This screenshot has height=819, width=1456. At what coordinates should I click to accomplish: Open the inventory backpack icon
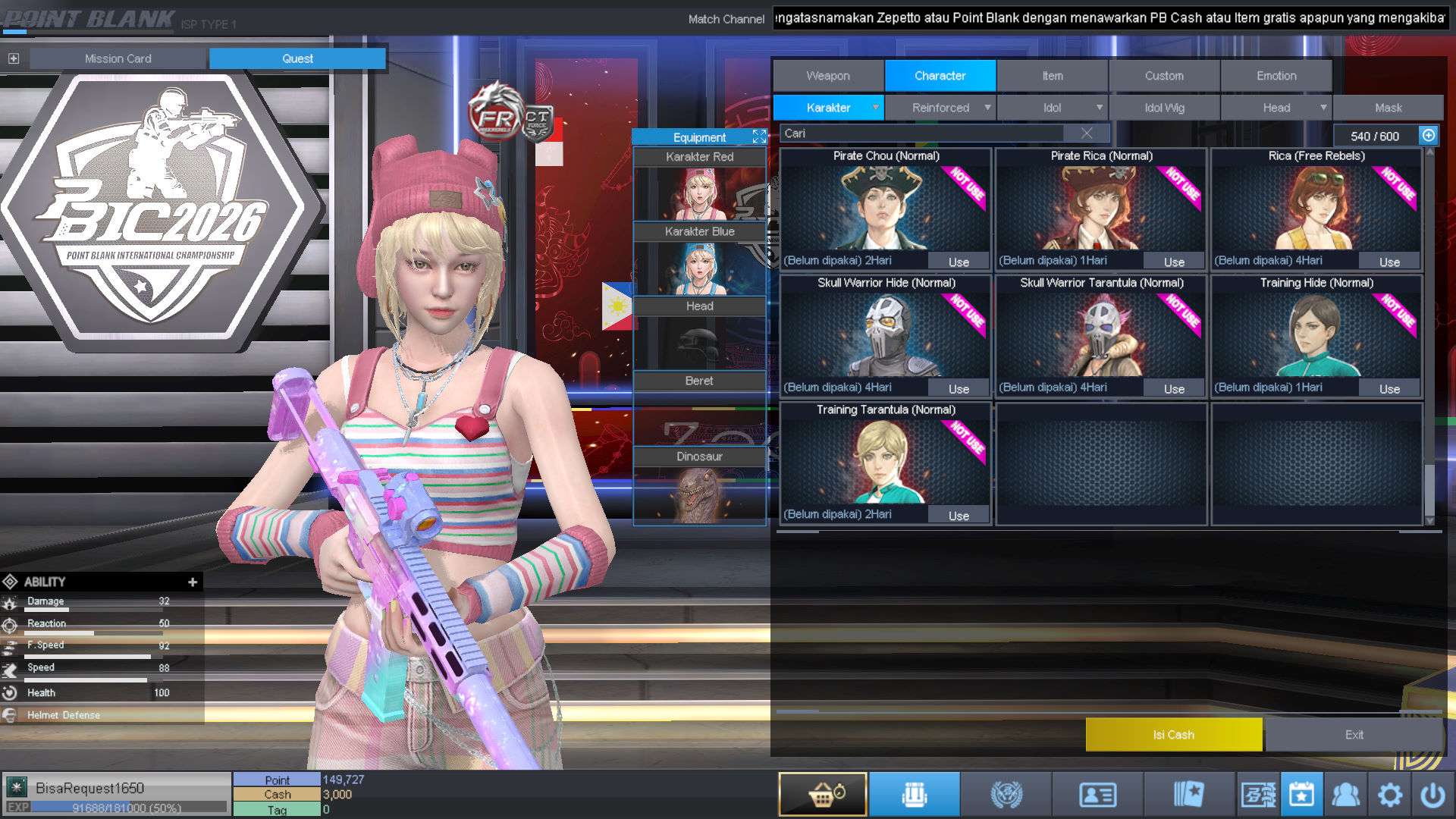click(915, 794)
